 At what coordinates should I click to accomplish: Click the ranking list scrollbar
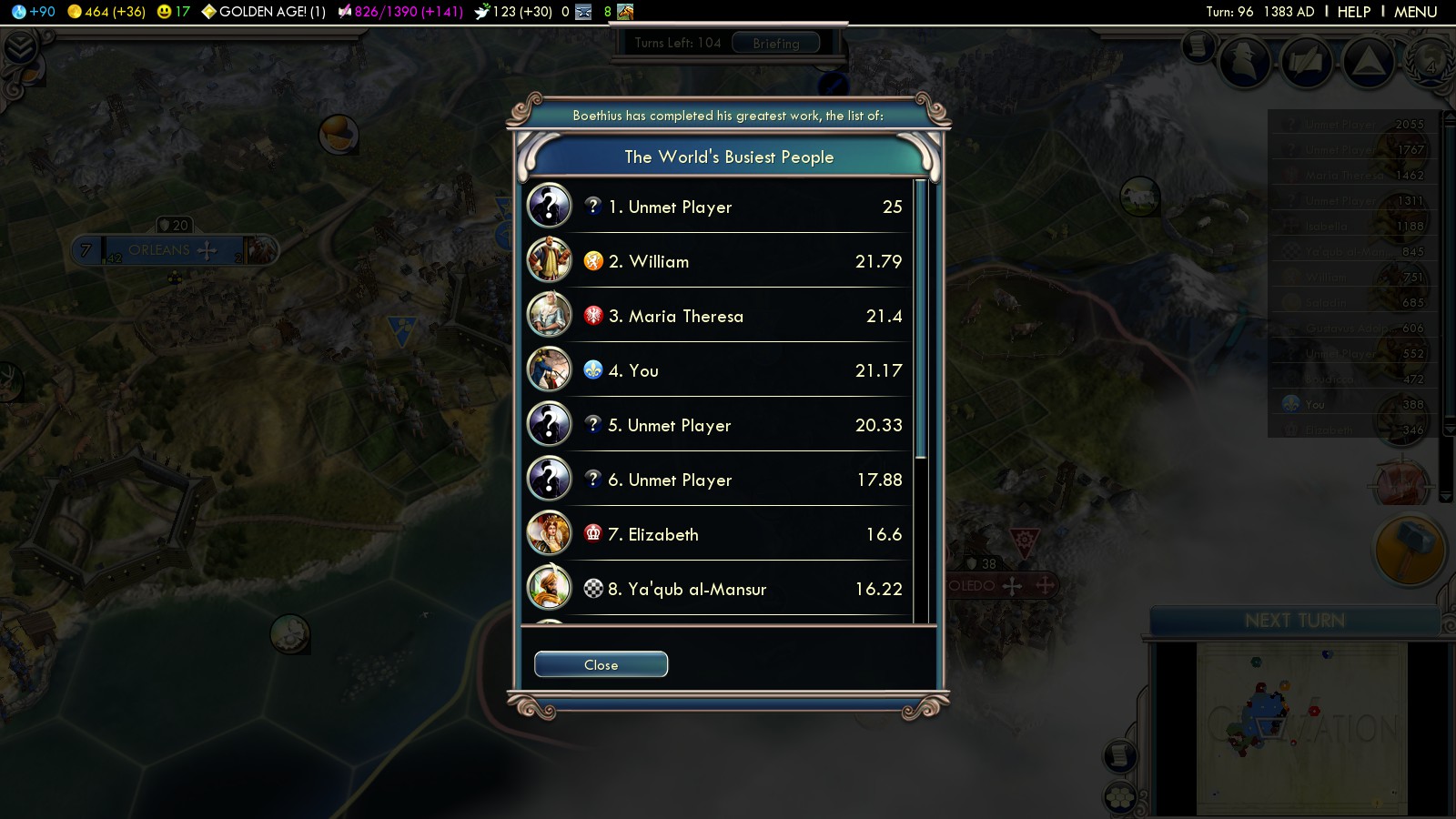pos(921,318)
